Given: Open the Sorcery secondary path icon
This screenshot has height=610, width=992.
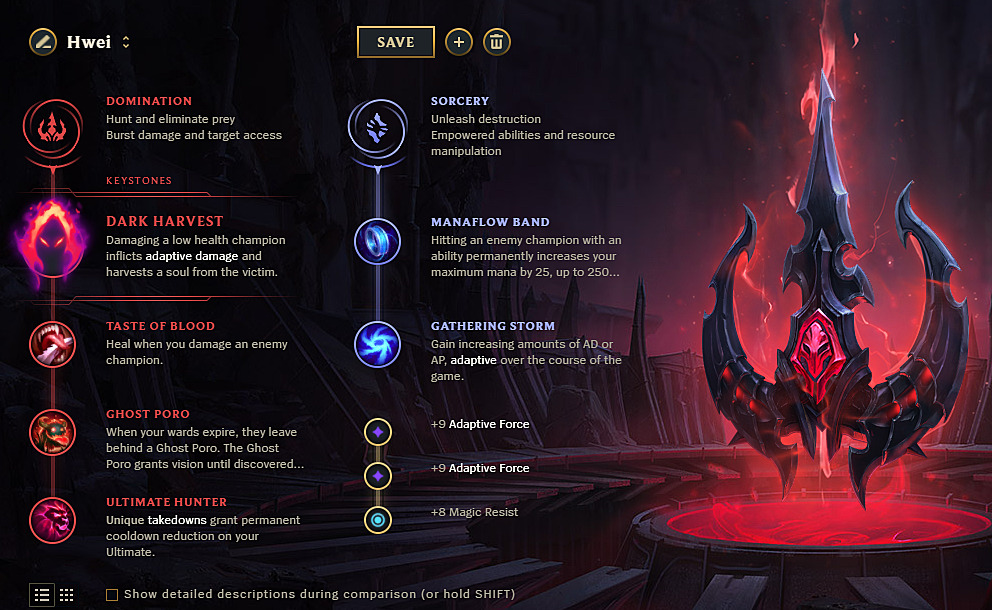Looking at the screenshot, I should click(377, 126).
